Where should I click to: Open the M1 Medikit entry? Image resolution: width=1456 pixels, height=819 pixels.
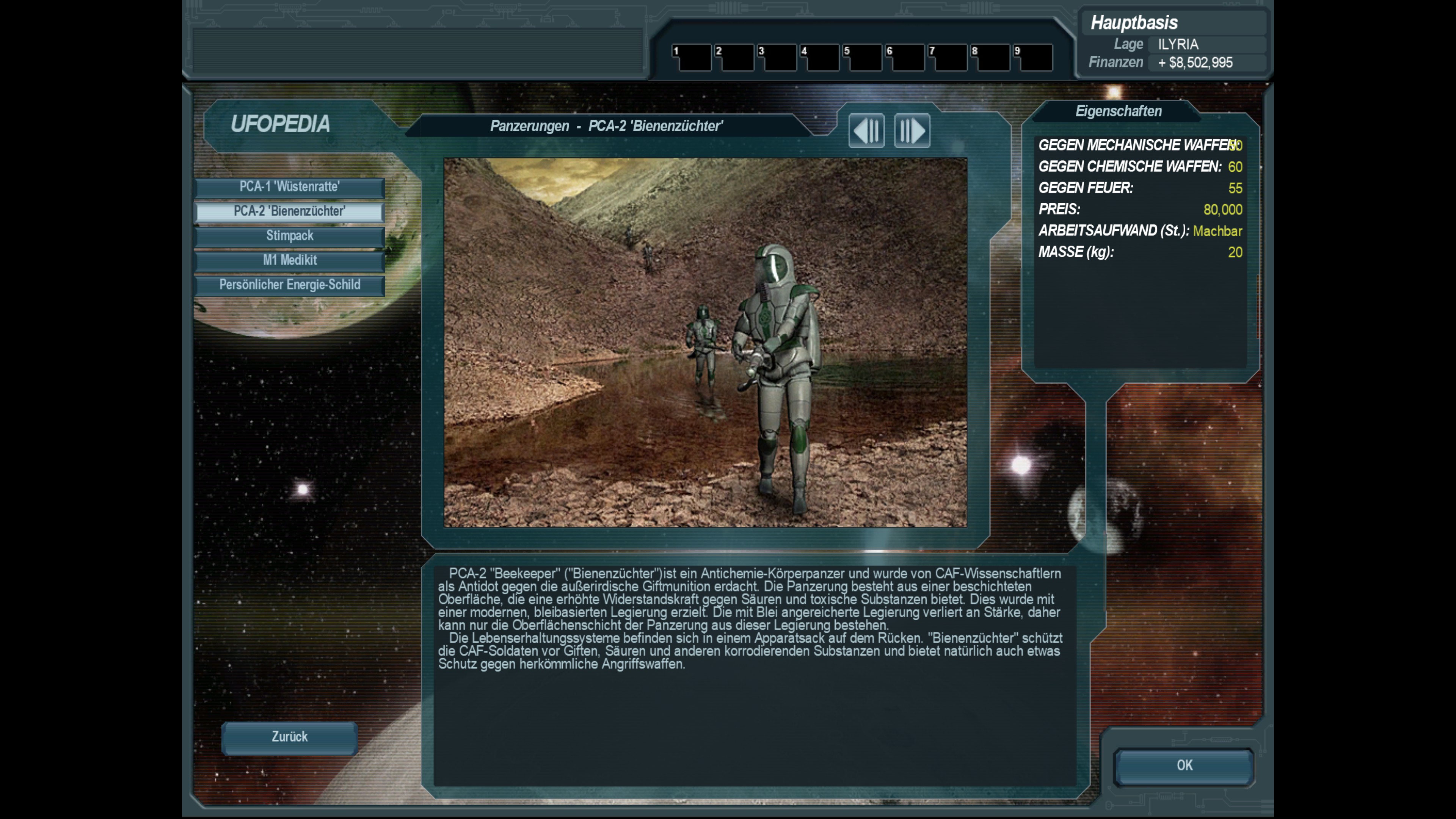[289, 260]
